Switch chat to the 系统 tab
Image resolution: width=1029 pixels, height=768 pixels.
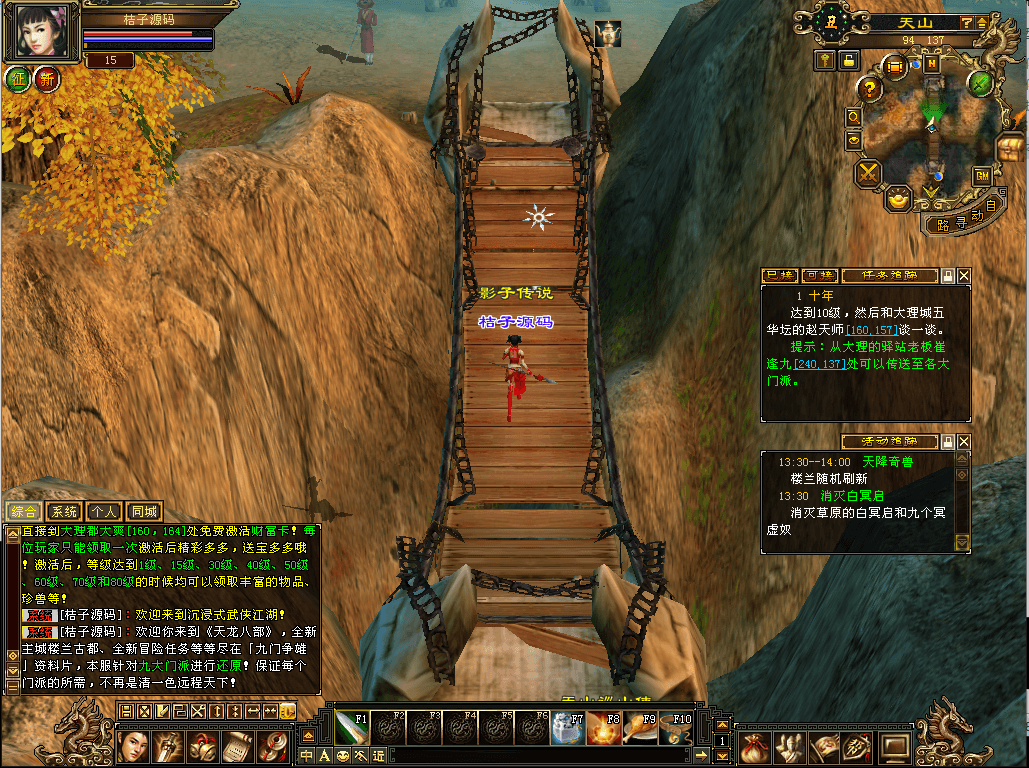click(63, 511)
